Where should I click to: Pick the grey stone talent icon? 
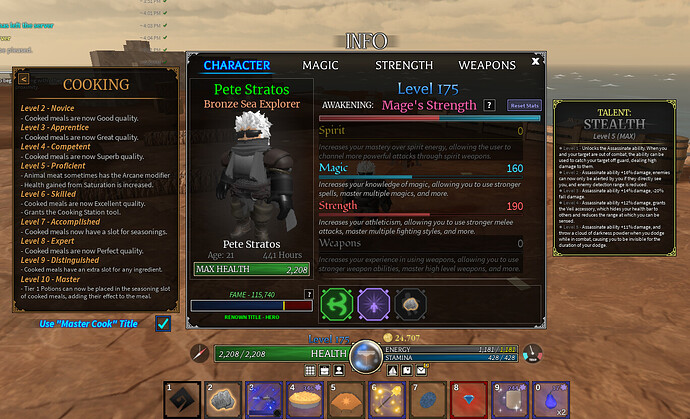point(408,303)
